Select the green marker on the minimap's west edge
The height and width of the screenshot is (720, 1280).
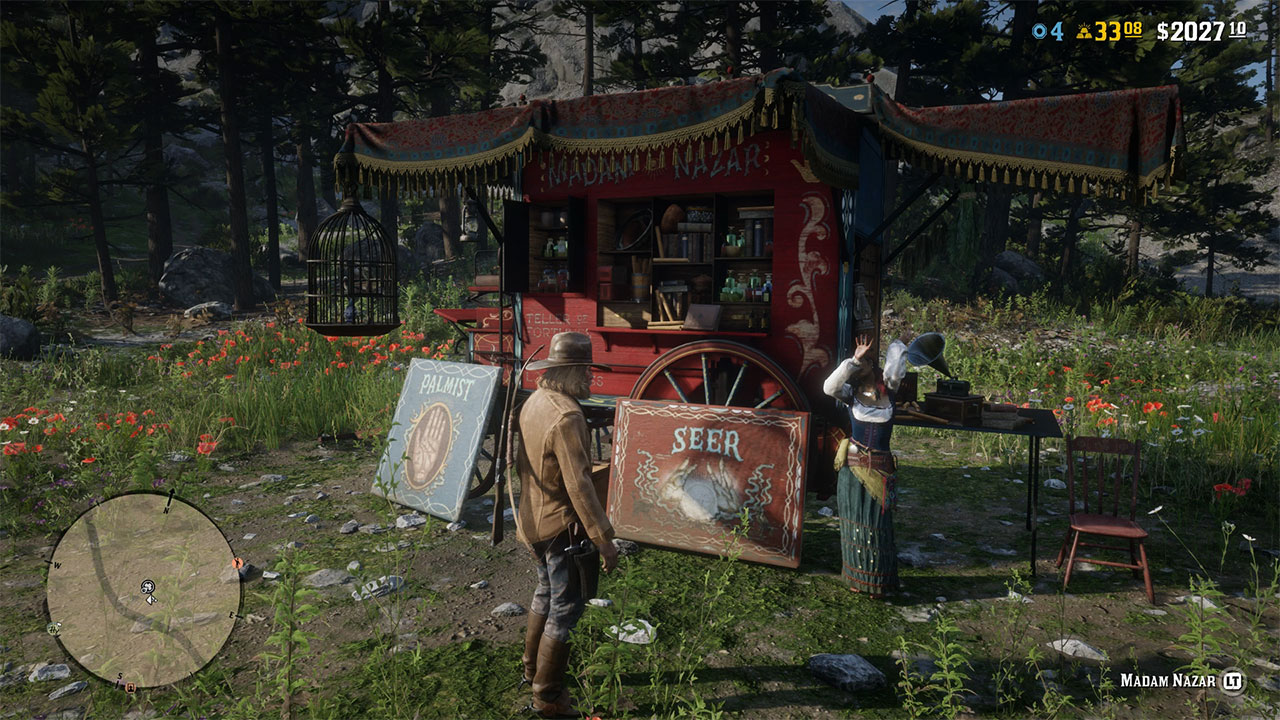click(x=54, y=628)
